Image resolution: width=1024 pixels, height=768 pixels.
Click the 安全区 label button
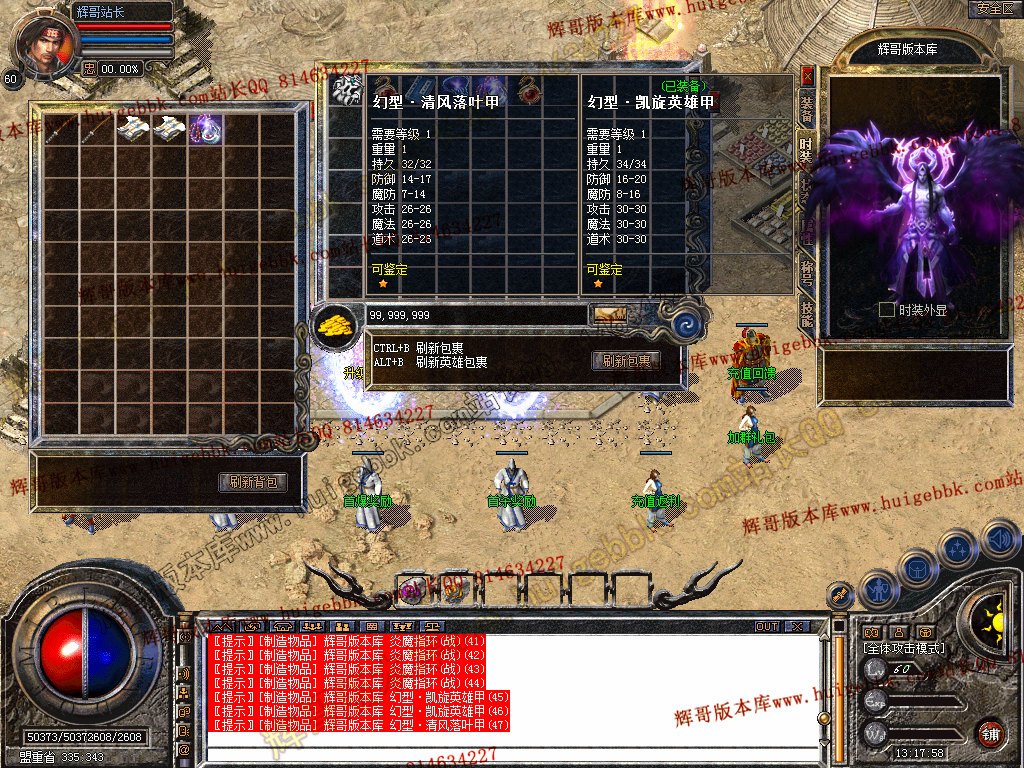click(x=994, y=9)
